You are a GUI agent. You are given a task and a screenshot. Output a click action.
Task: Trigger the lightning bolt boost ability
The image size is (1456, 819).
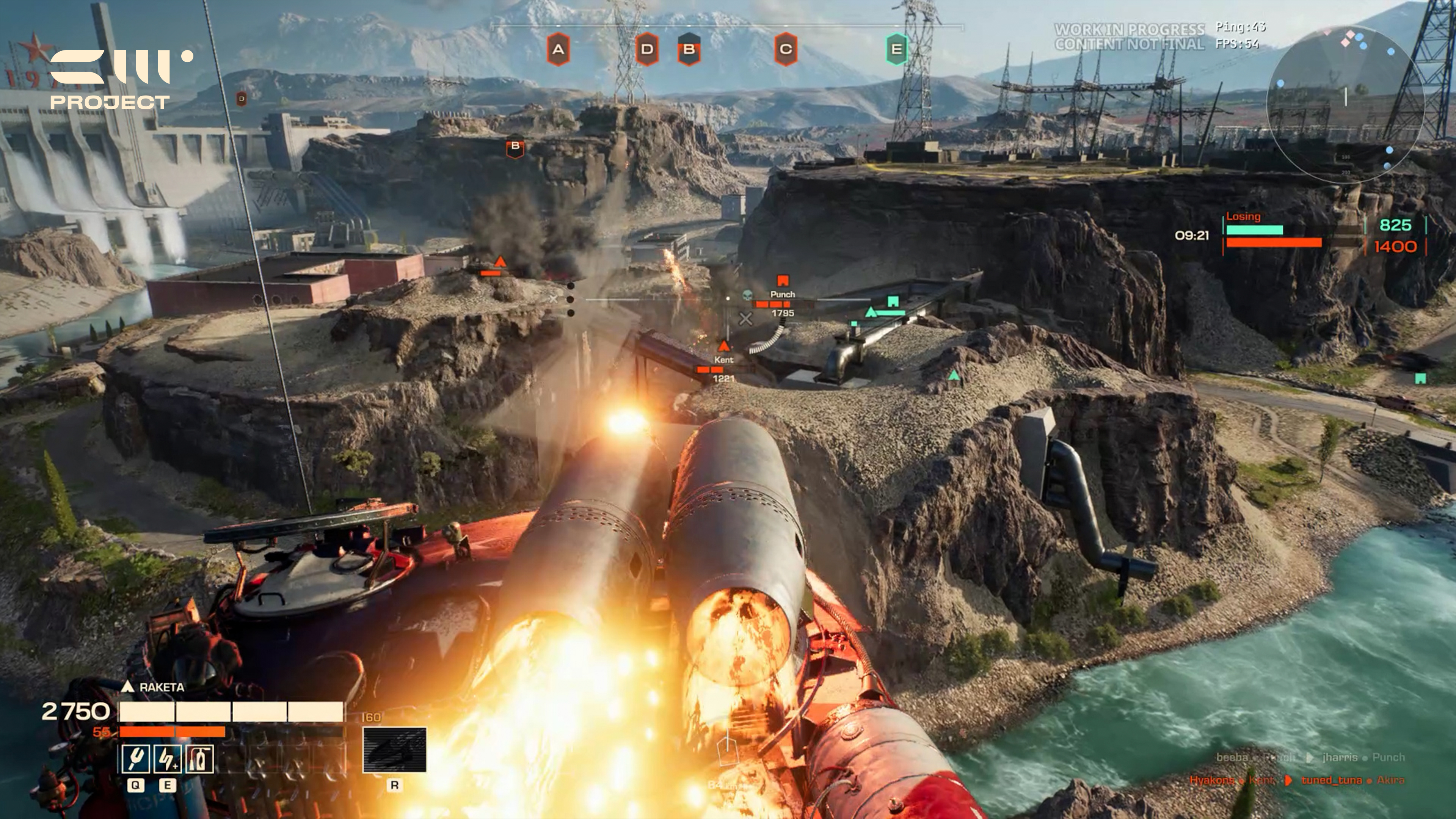(x=167, y=758)
